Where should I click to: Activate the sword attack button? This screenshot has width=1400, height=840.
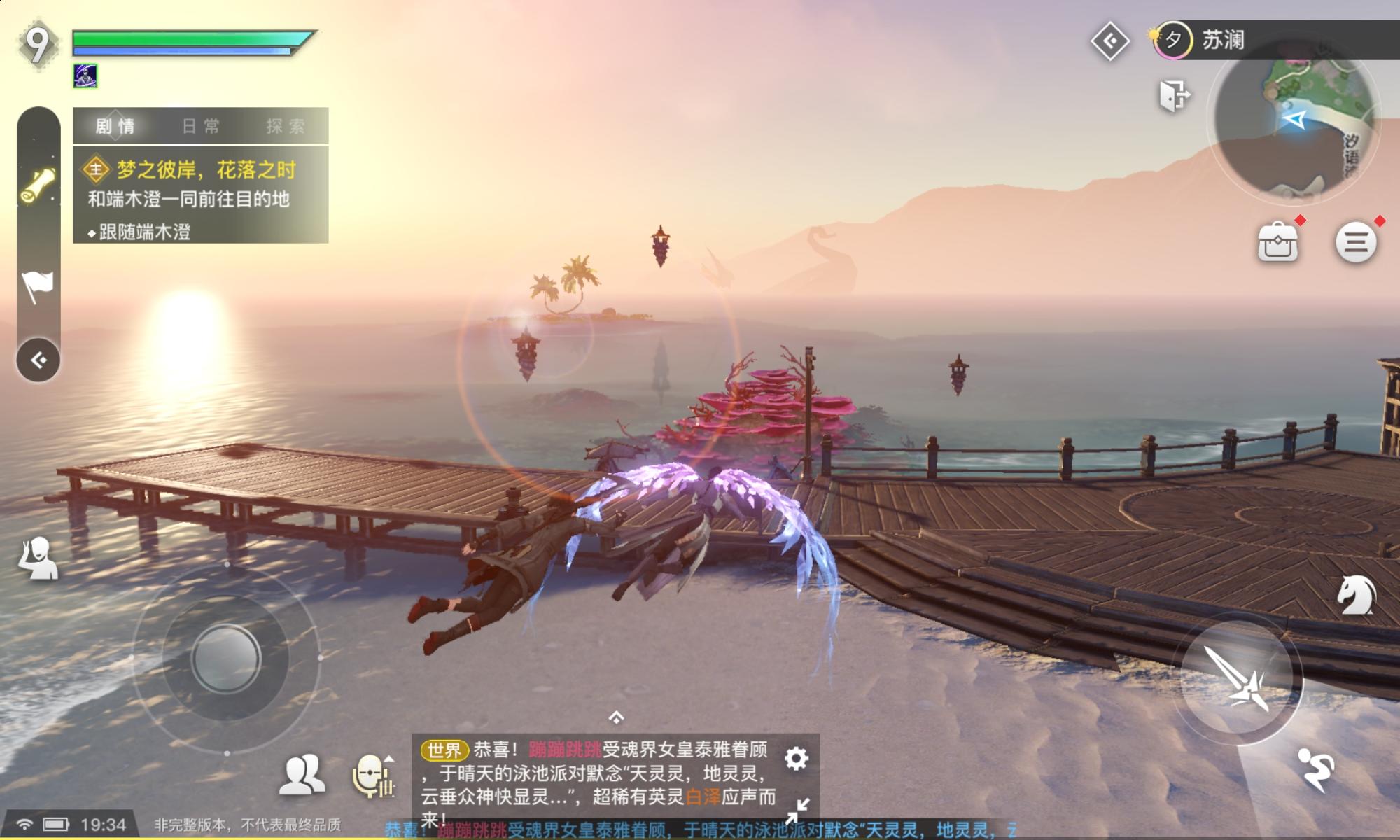pos(1237,678)
